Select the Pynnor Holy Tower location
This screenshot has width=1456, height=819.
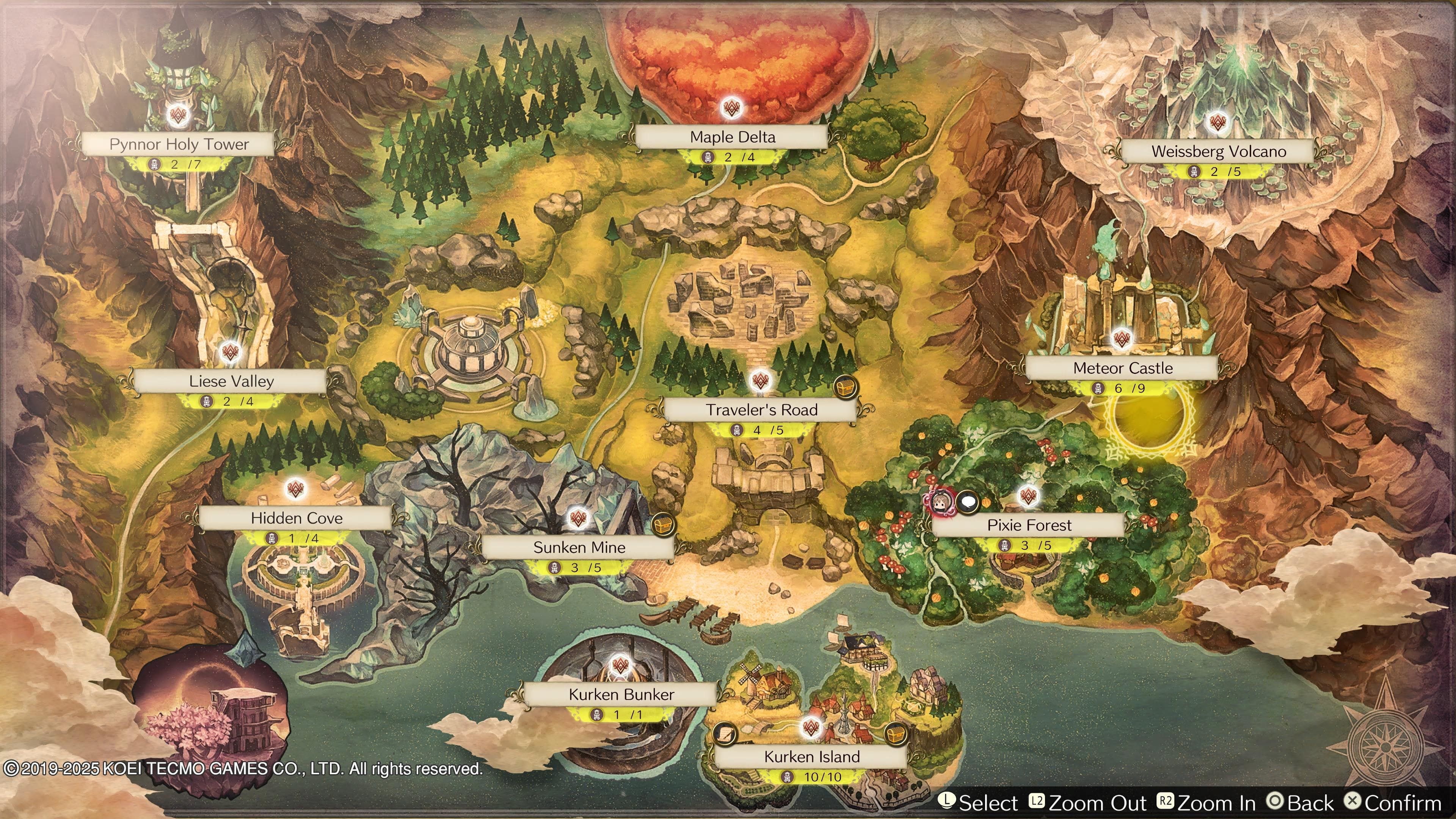click(x=179, y=144)
